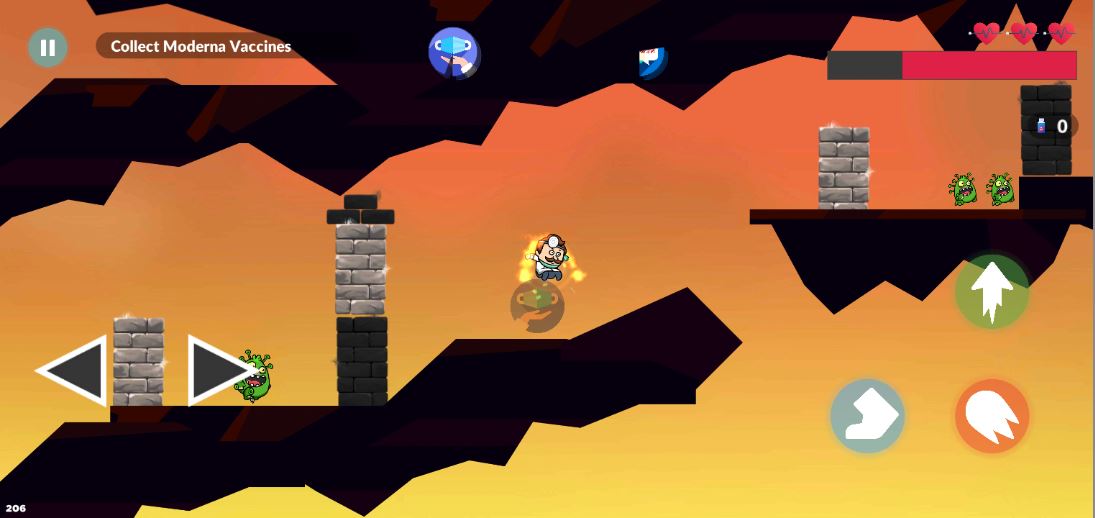
Task: Fire with the orange attack button
Action: pyautogui.click(x=991, y=416)
